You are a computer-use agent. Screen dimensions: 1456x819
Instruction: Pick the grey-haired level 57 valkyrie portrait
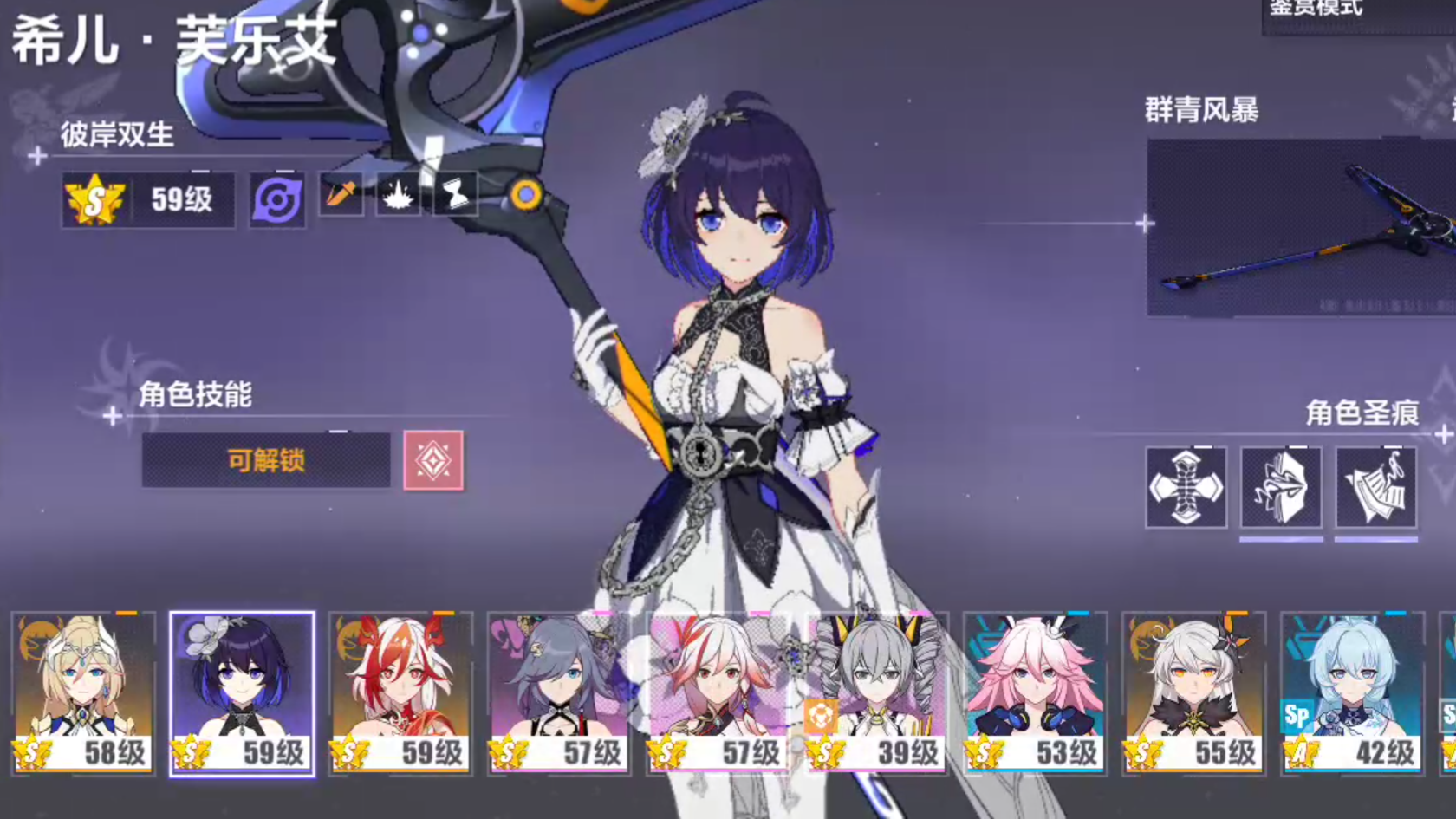tap(559, 693)
